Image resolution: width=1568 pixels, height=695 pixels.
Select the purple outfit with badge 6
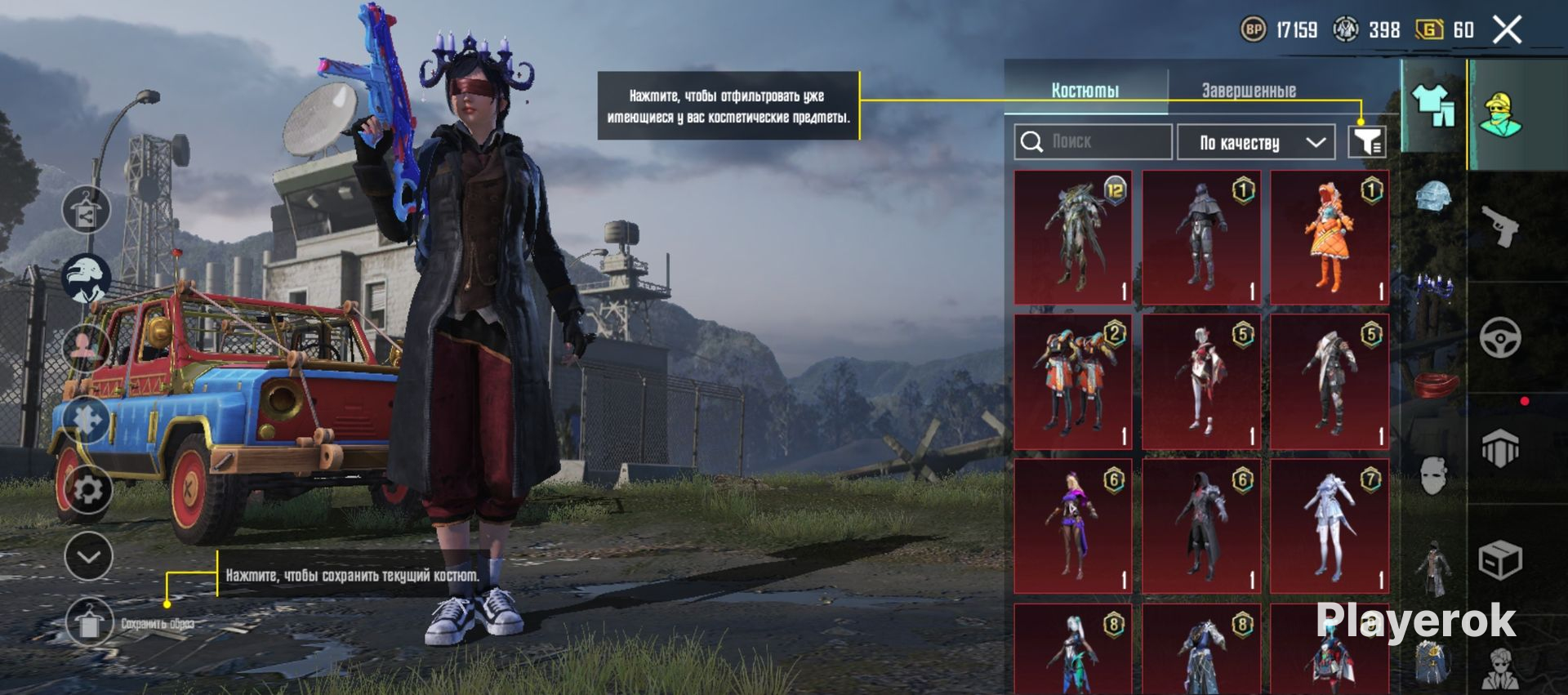tap(1073, 525)
